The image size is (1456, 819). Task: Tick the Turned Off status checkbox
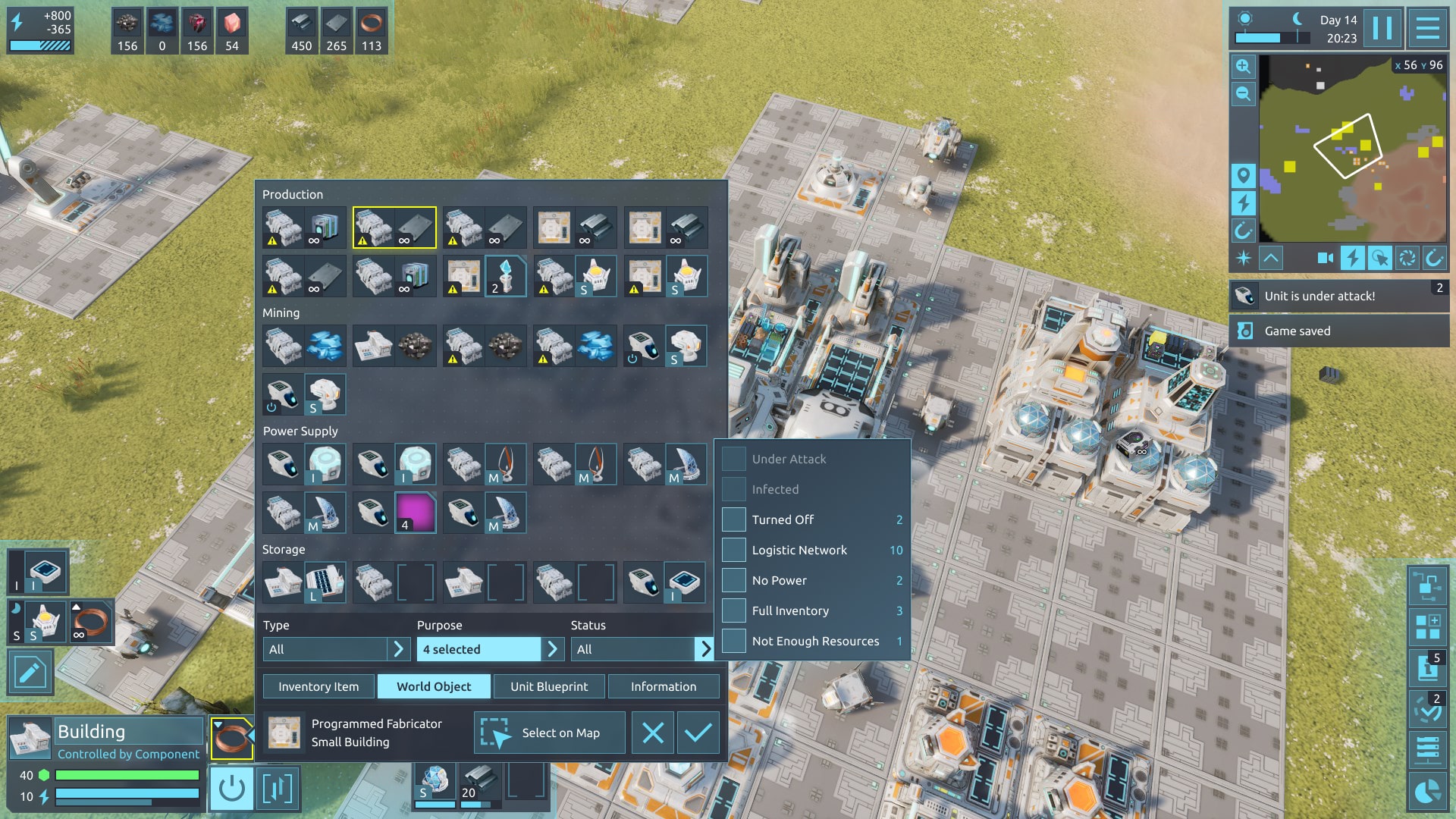click(733, 519)
